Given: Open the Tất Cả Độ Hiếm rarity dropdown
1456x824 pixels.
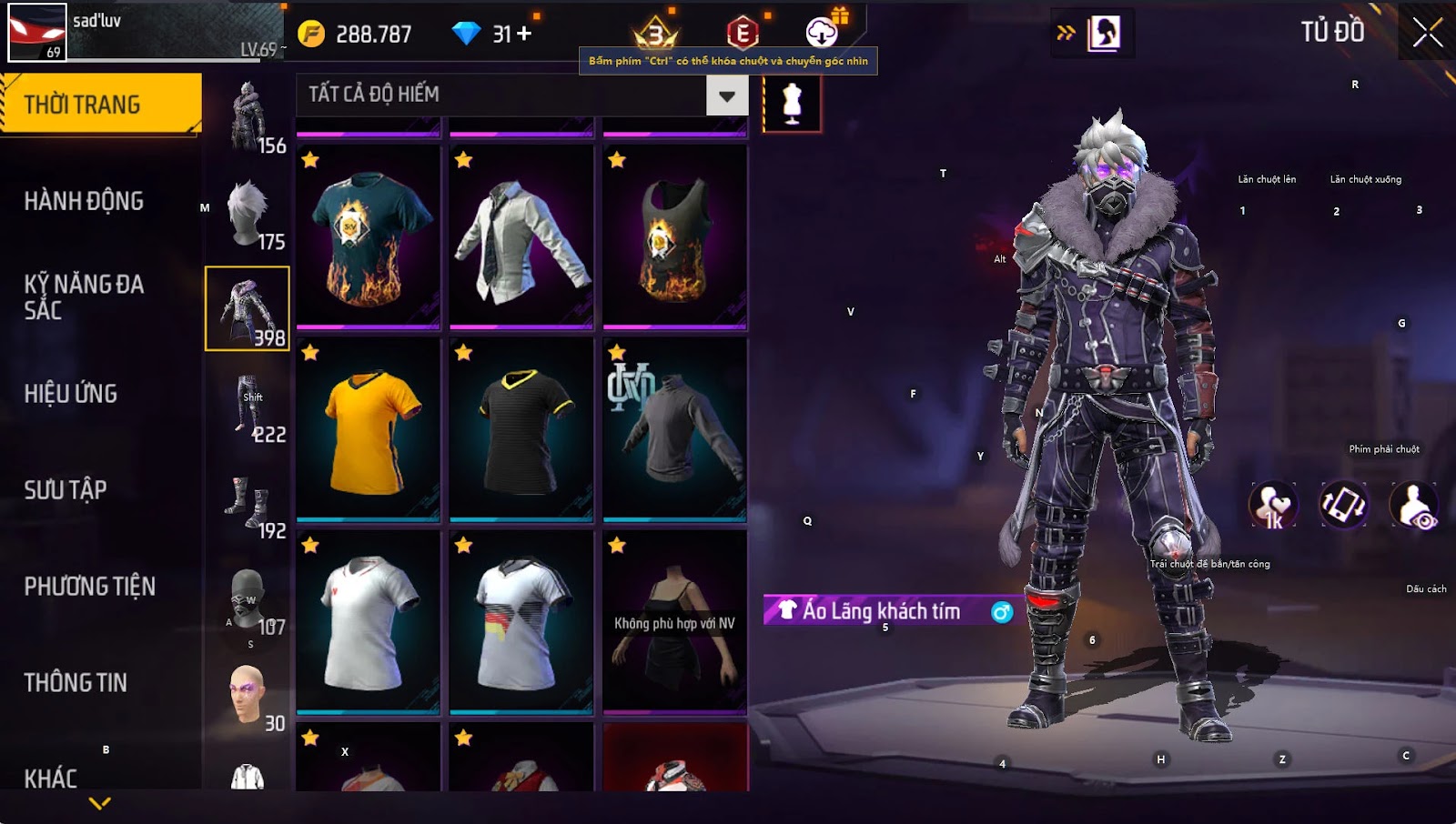Looking at the screenshot, I should [x=726, y=95].
